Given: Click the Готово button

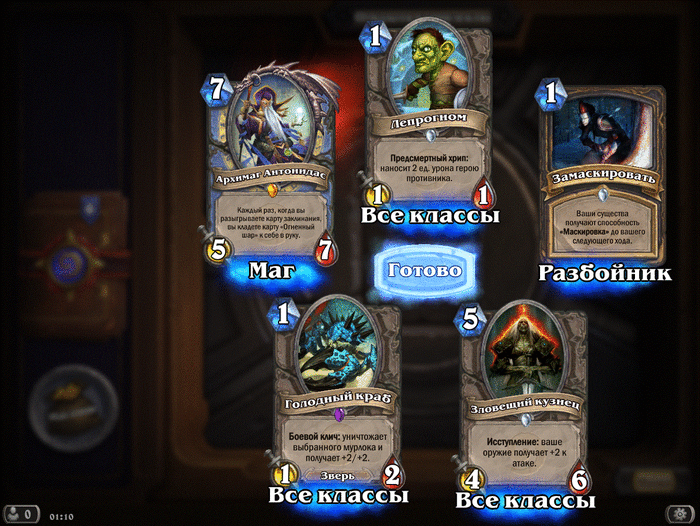Looking at the screenshot, I should pyautogui.click(x=423, y=270).
